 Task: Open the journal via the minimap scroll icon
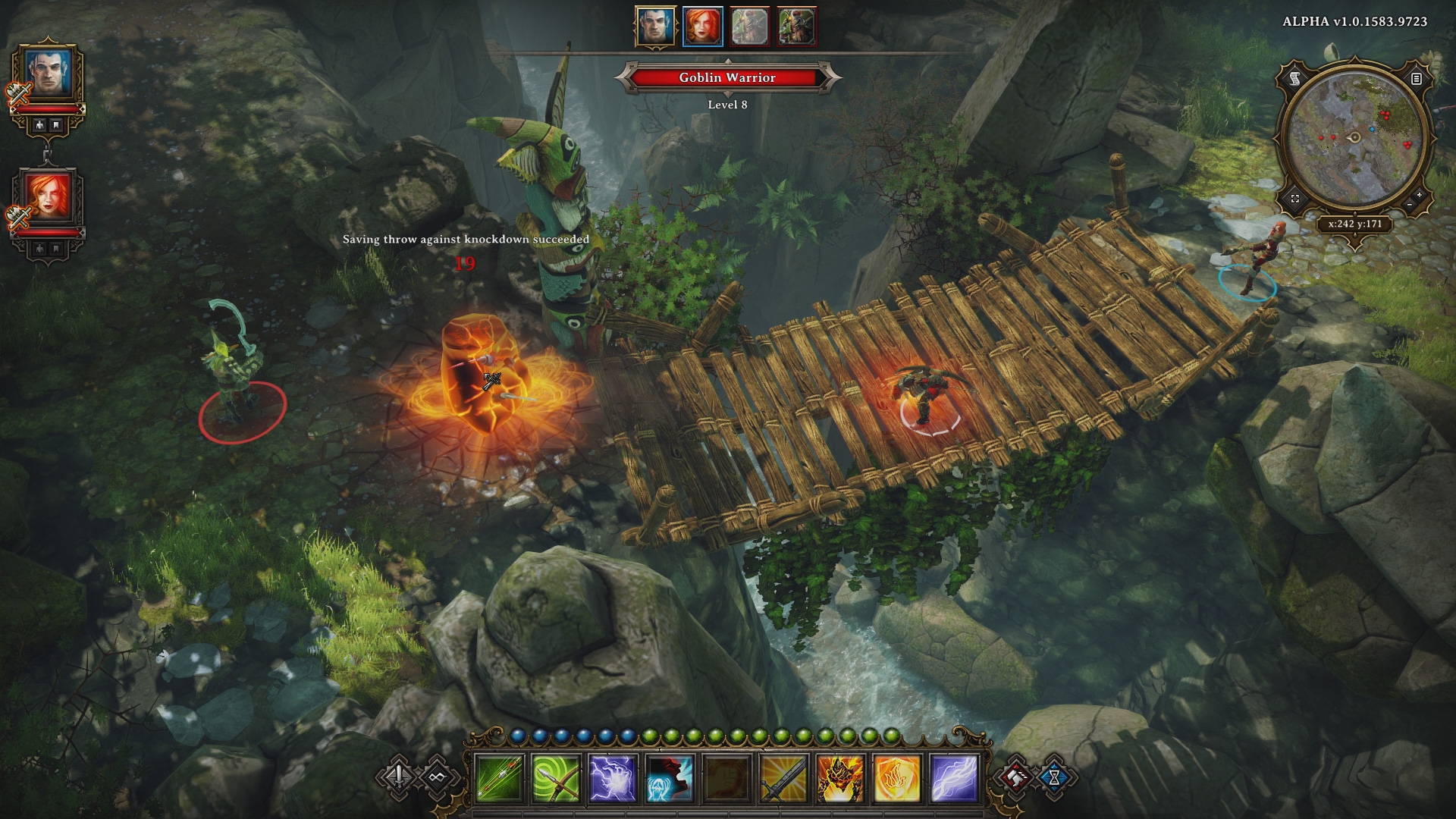(x=1295, y=78)
